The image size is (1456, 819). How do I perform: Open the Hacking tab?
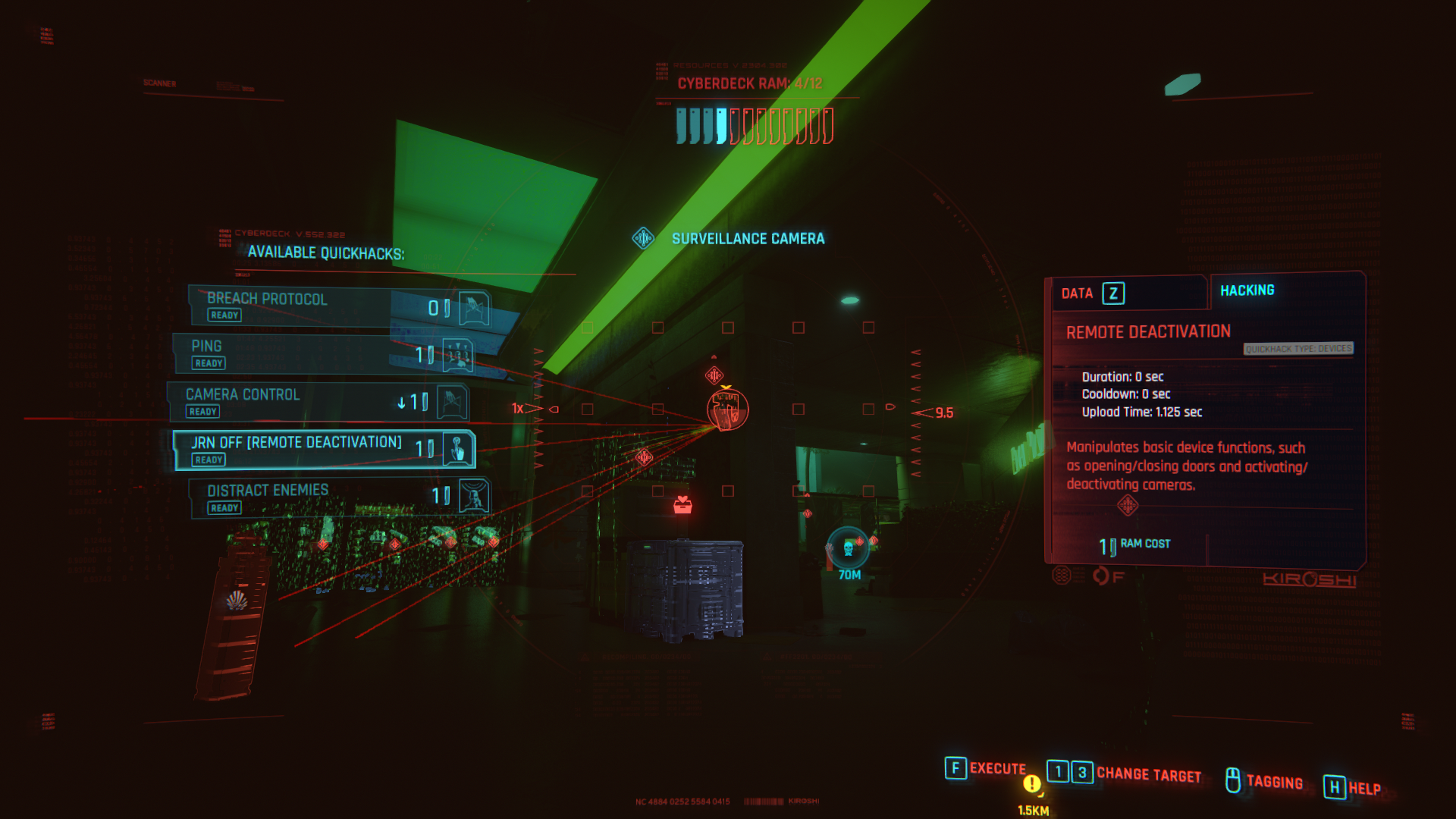coord(1247,290)
